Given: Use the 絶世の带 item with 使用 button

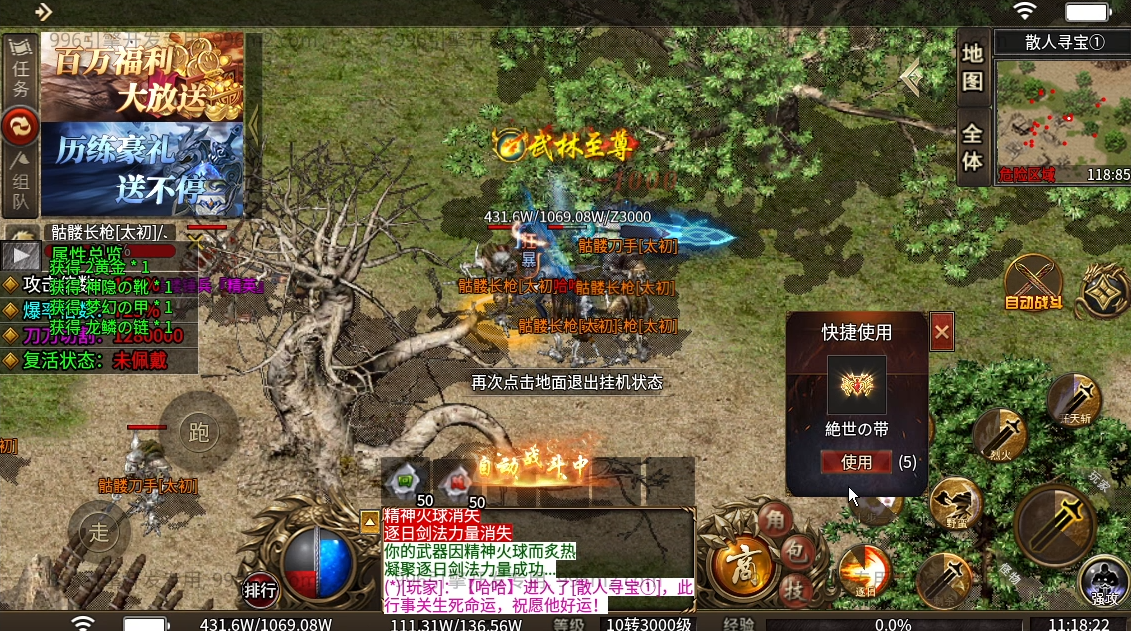Looking at the screenshot, I should tap(856, 462).
